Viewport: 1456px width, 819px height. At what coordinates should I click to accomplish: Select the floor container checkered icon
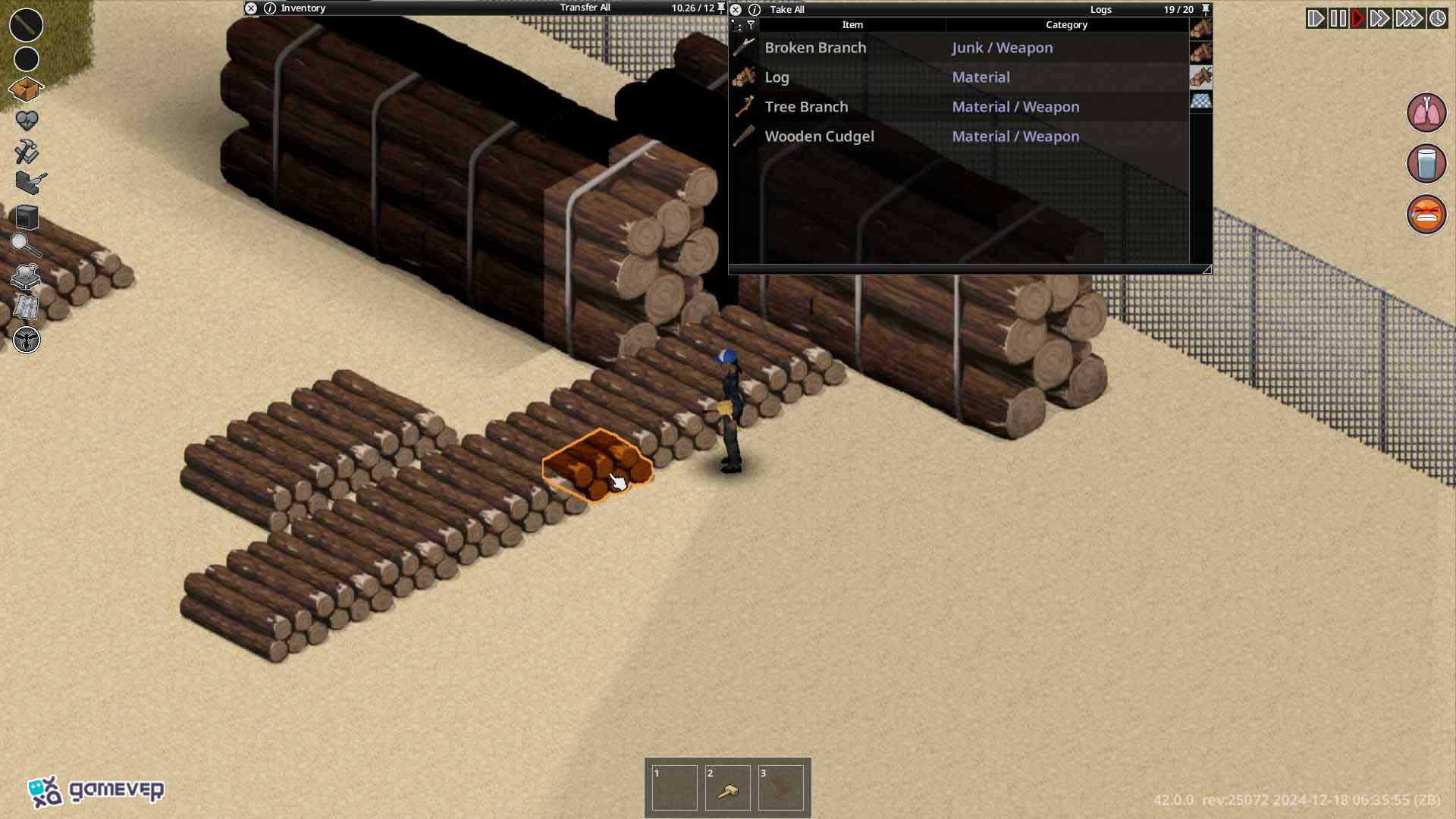(x=1200, y=102)
